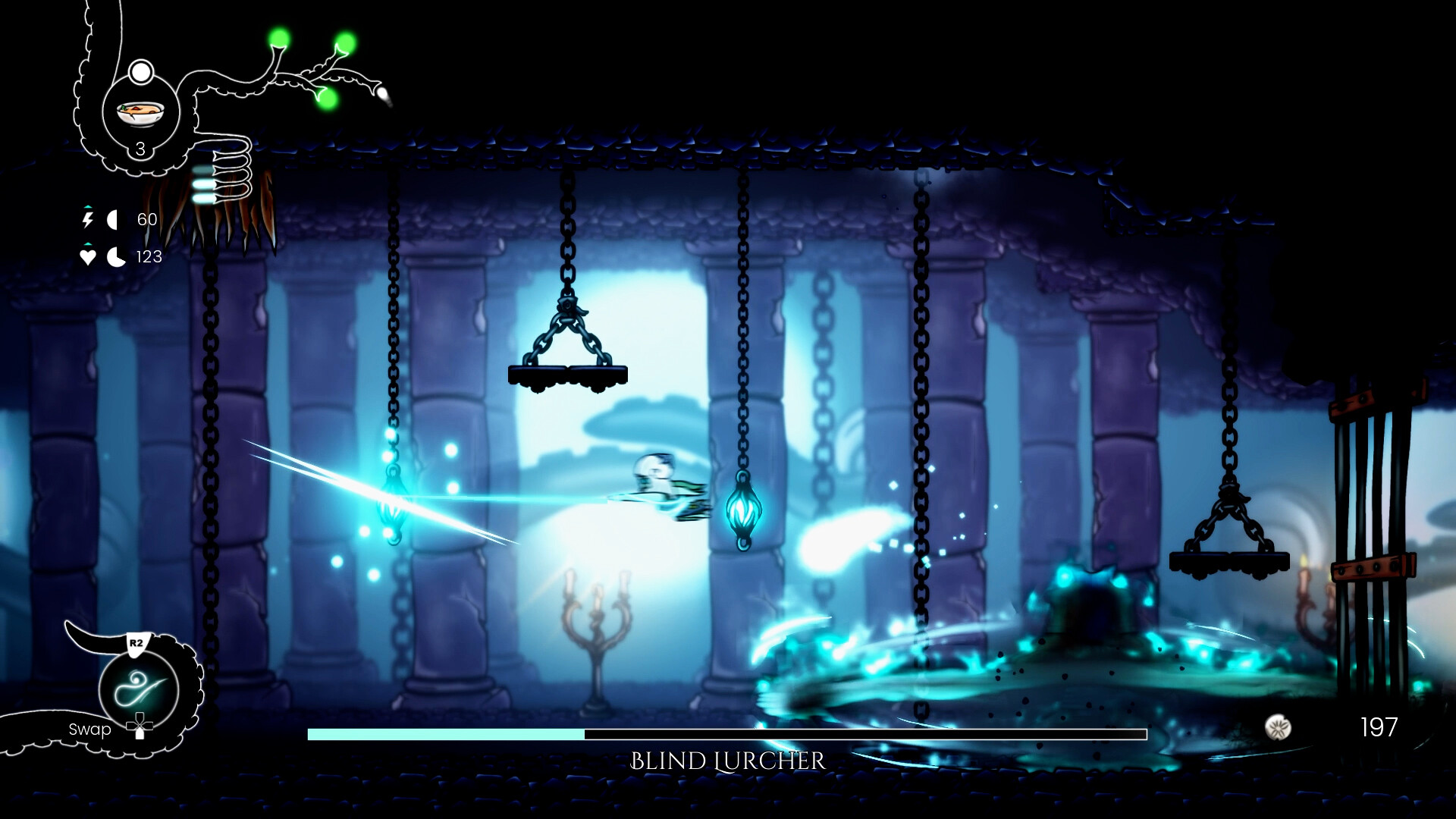Click the R2 button prompt badge
This screenshot has height=819, width=1456.
tap(136, 642)
